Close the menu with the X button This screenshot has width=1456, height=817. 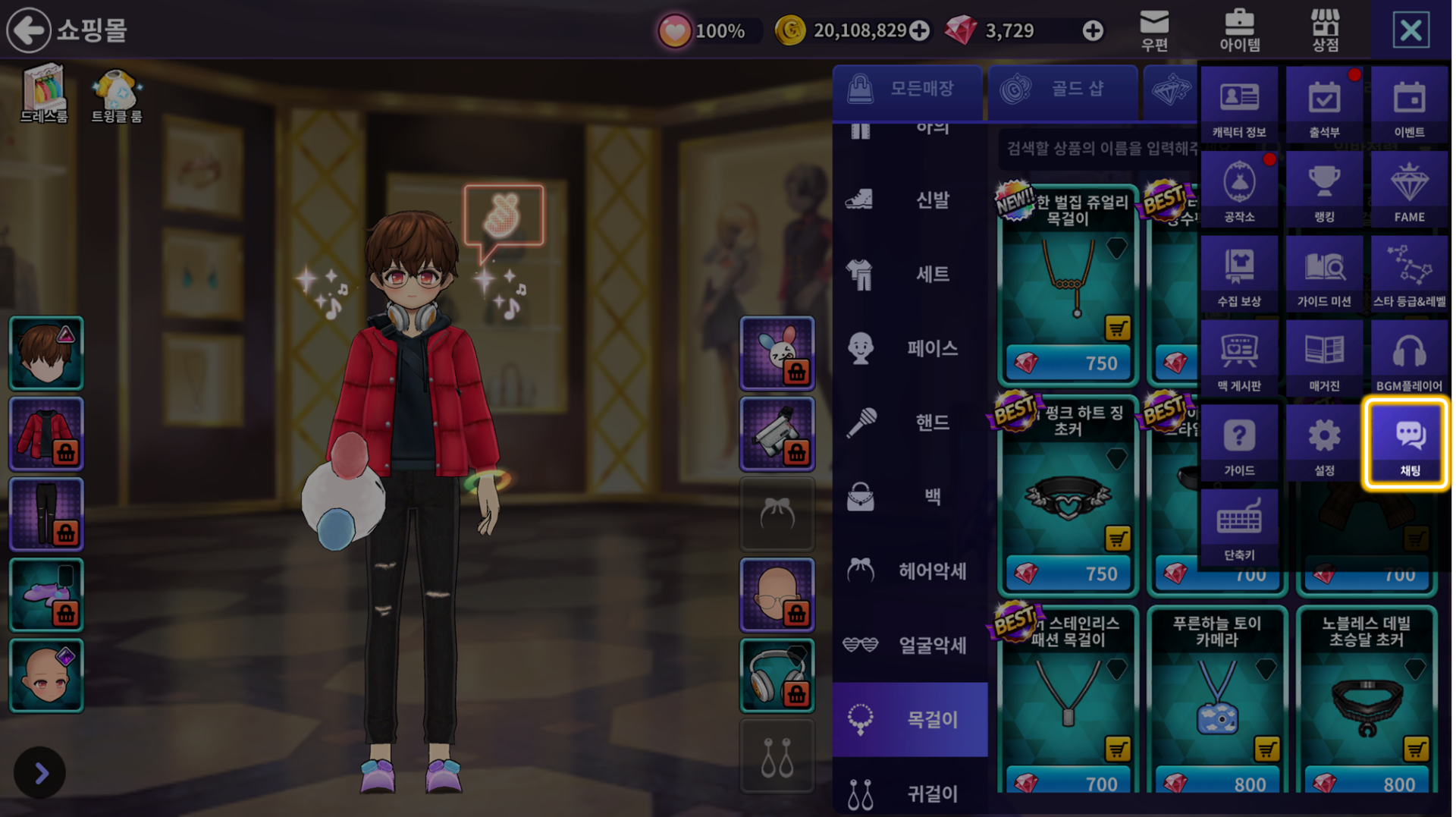click(x=1410, y=30)
